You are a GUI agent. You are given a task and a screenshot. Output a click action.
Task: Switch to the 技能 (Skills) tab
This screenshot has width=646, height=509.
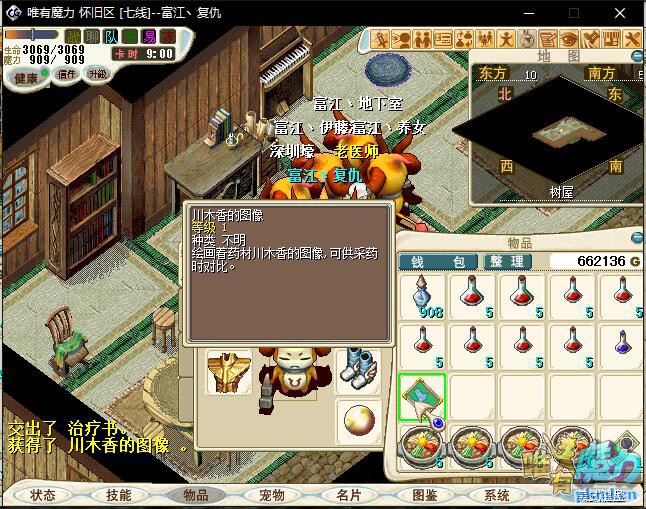pyautogui.click(x=119, y=495)
